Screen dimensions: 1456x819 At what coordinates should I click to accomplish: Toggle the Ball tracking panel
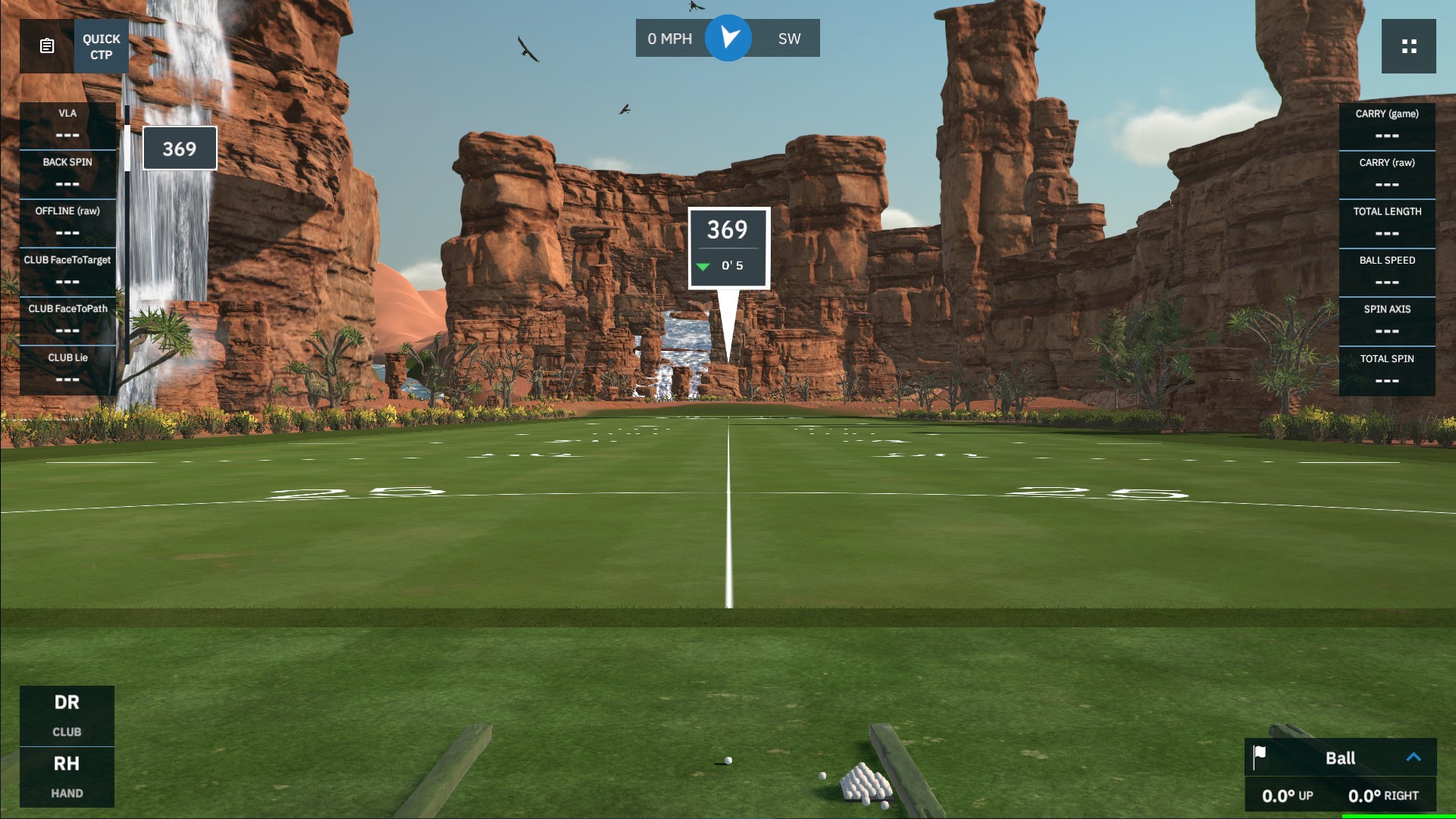(1339, 758)
